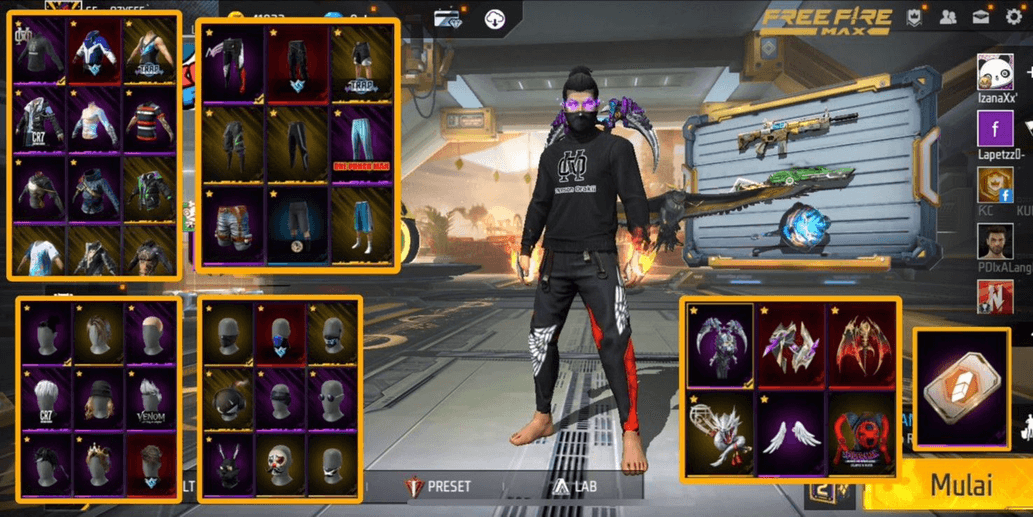Select friend Lapetzz0- in the friends list
Image resolution: width=1033 pixels, height=517 pixels.
click(996, 129)
